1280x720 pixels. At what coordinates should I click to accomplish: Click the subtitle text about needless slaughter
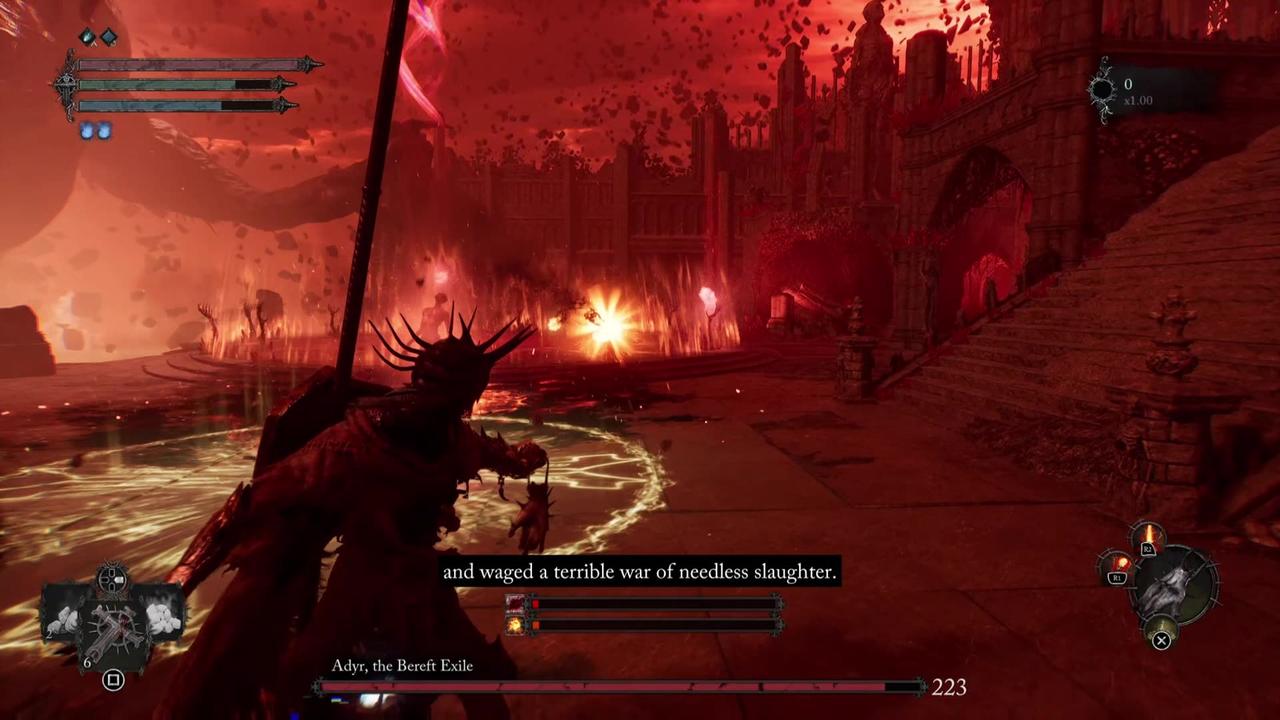[640, 572]
